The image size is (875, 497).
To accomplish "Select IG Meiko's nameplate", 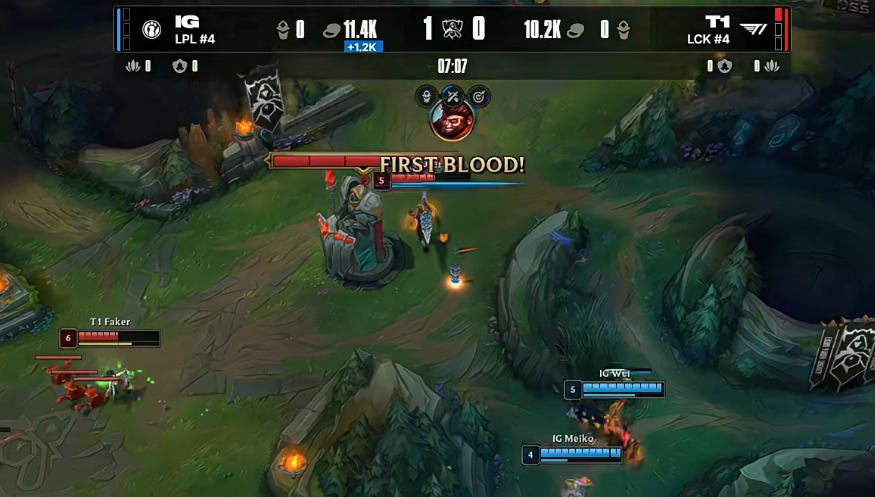I will click(572, 438).
